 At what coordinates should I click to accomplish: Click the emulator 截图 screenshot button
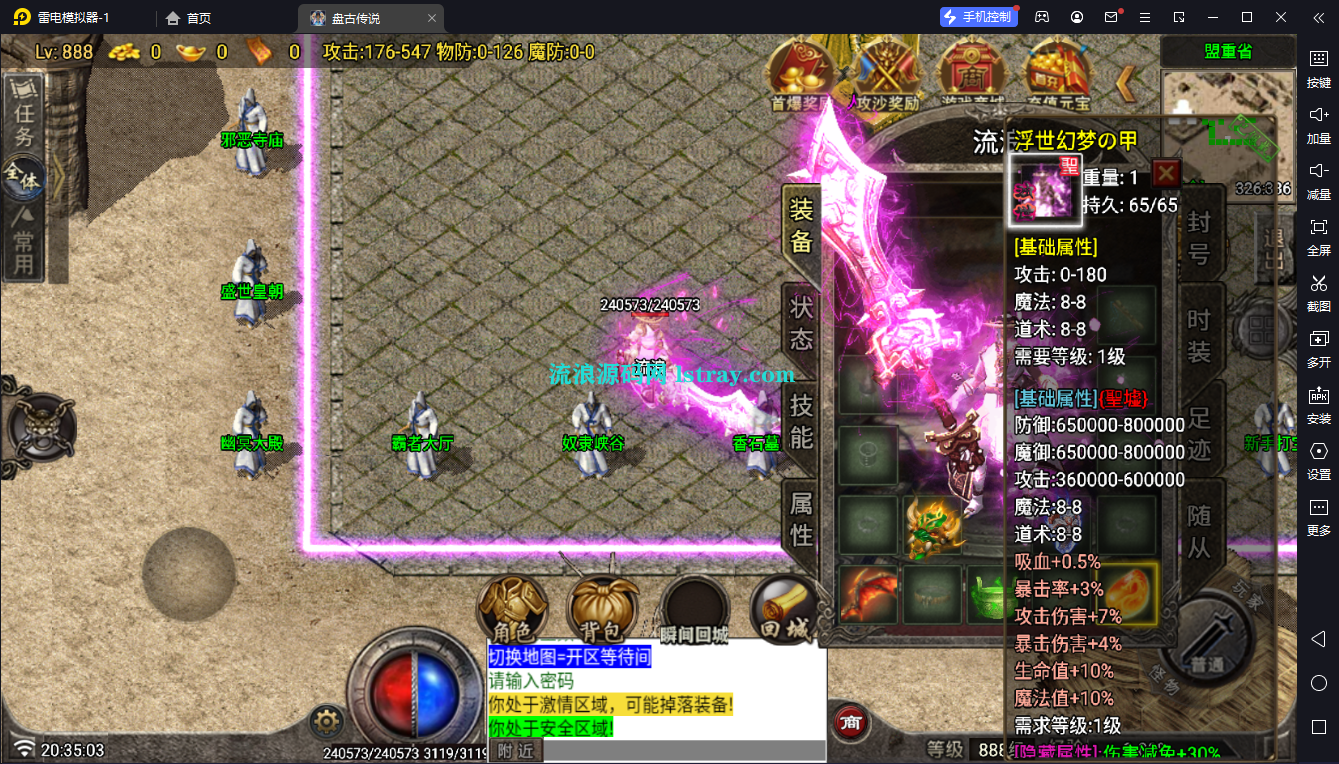(x=1318, y=291)
